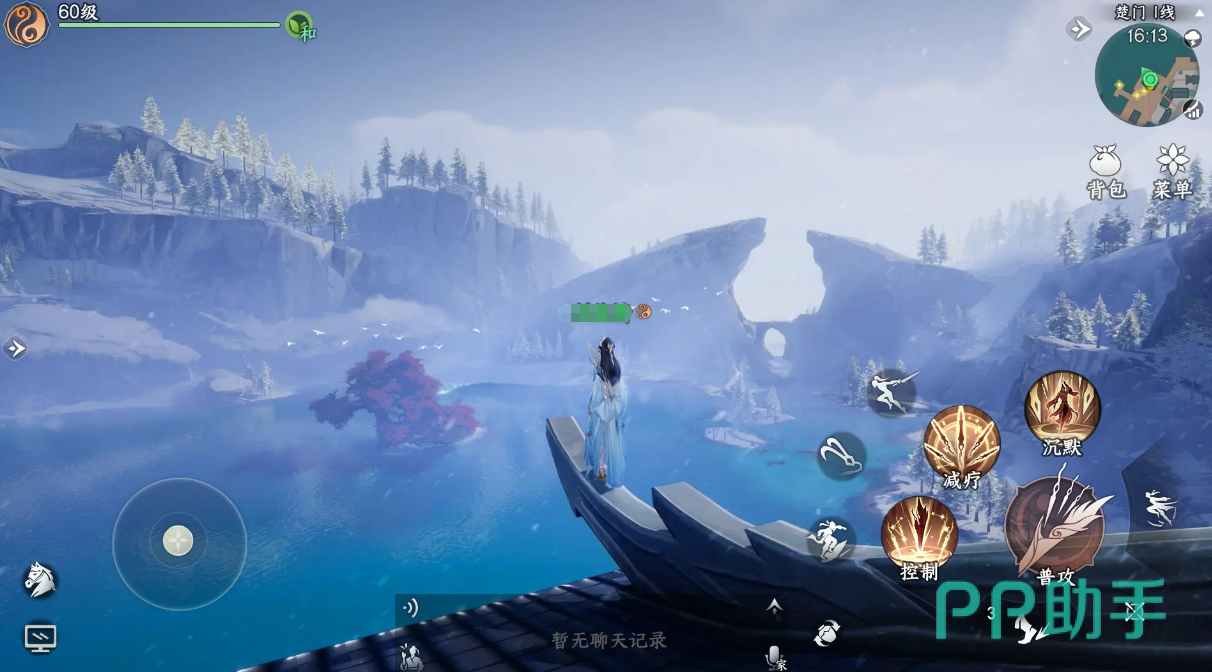
Task: Collapse the 楚门 1线 server line header
Action: tap(1199, 12)
